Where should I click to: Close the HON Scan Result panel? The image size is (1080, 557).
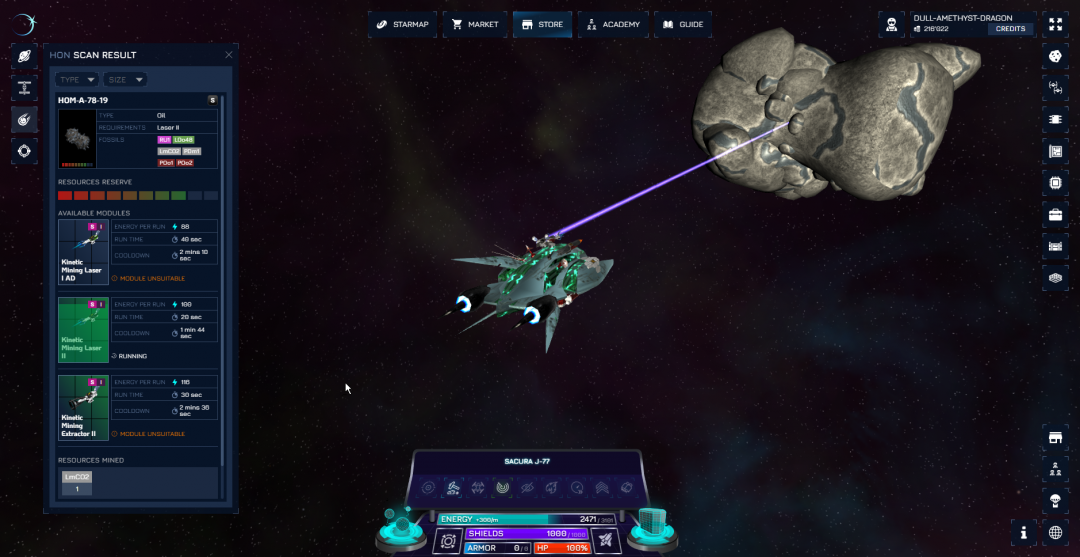[x=228, y=55]
